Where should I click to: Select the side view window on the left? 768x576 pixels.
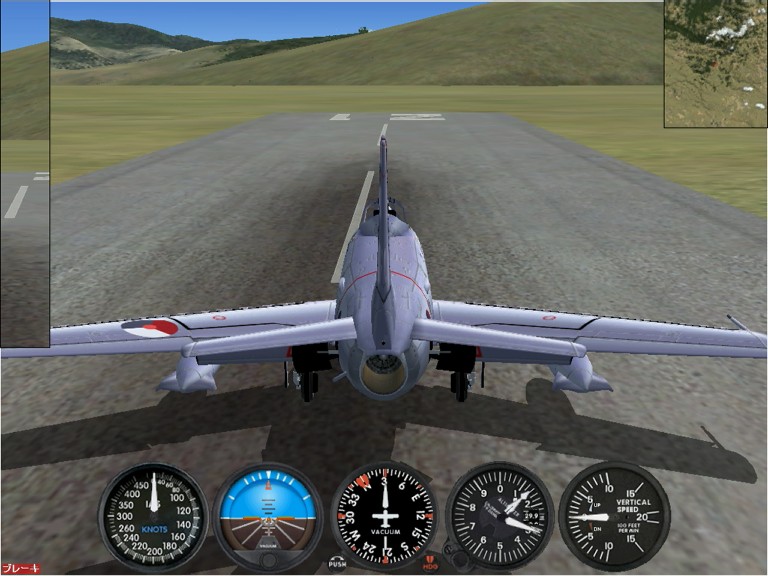24,173
